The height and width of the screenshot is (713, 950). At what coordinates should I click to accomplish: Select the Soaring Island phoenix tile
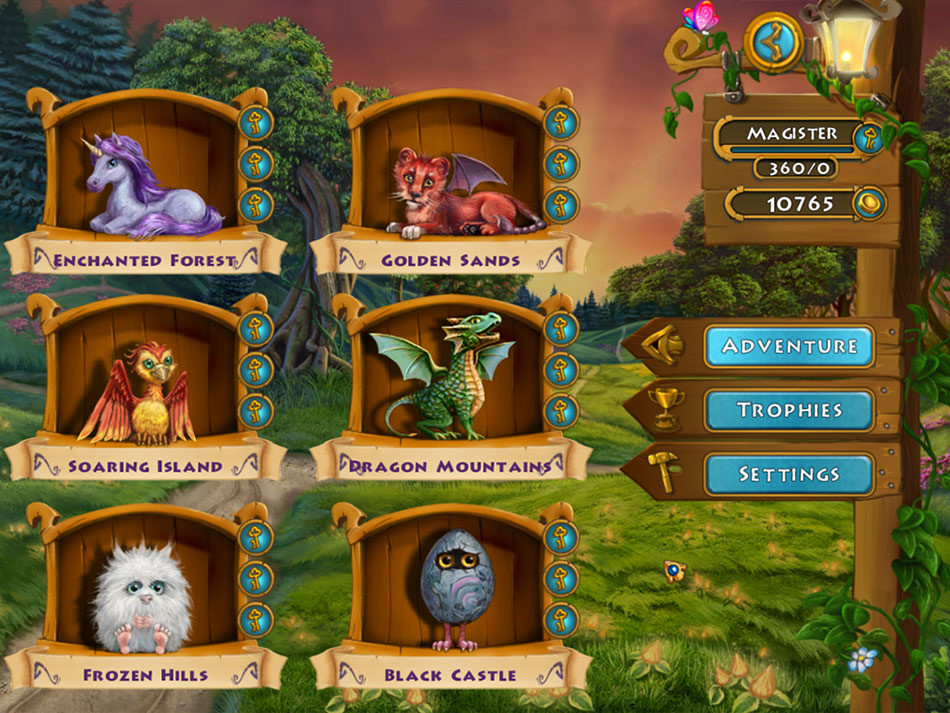coord(138,392)
